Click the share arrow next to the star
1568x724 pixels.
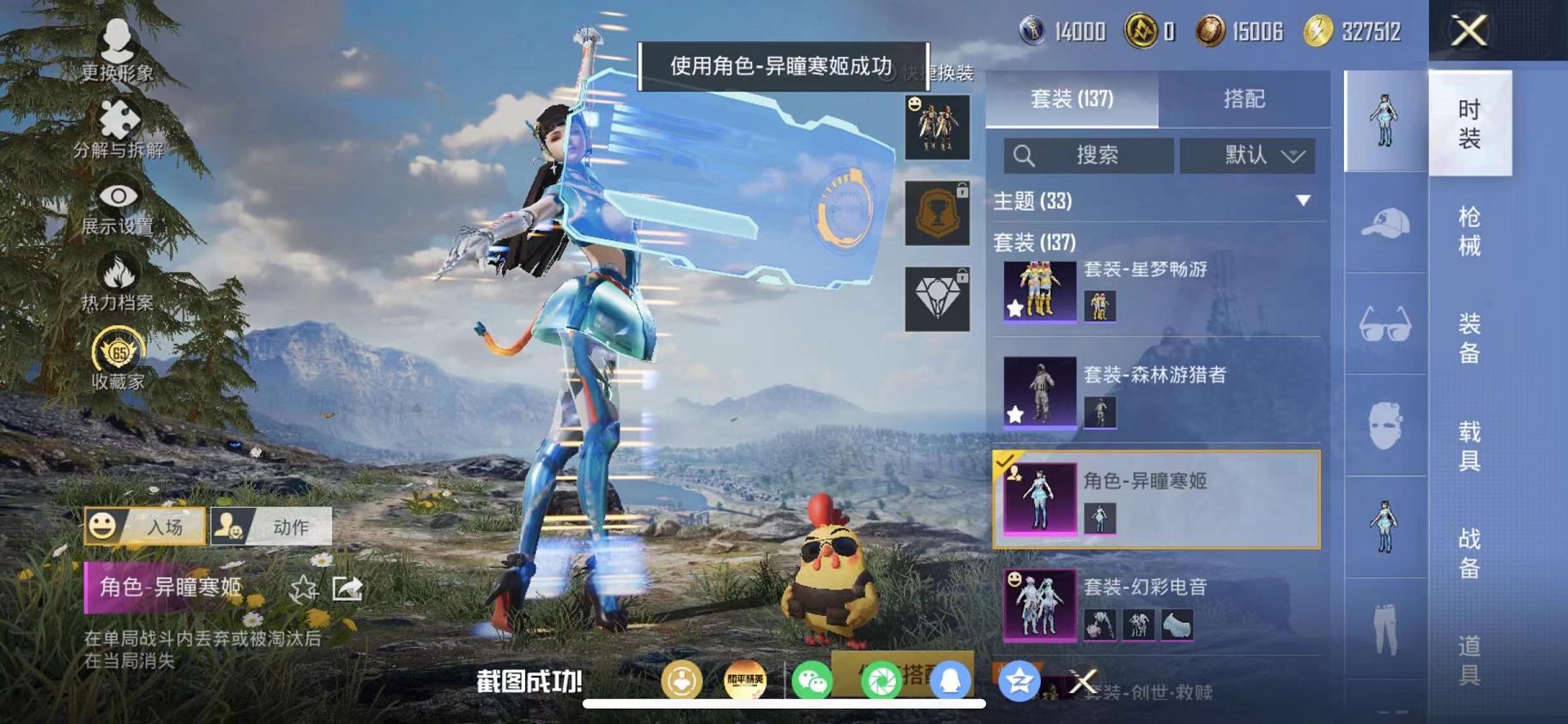pyautogui.click(x=349, y=588)
